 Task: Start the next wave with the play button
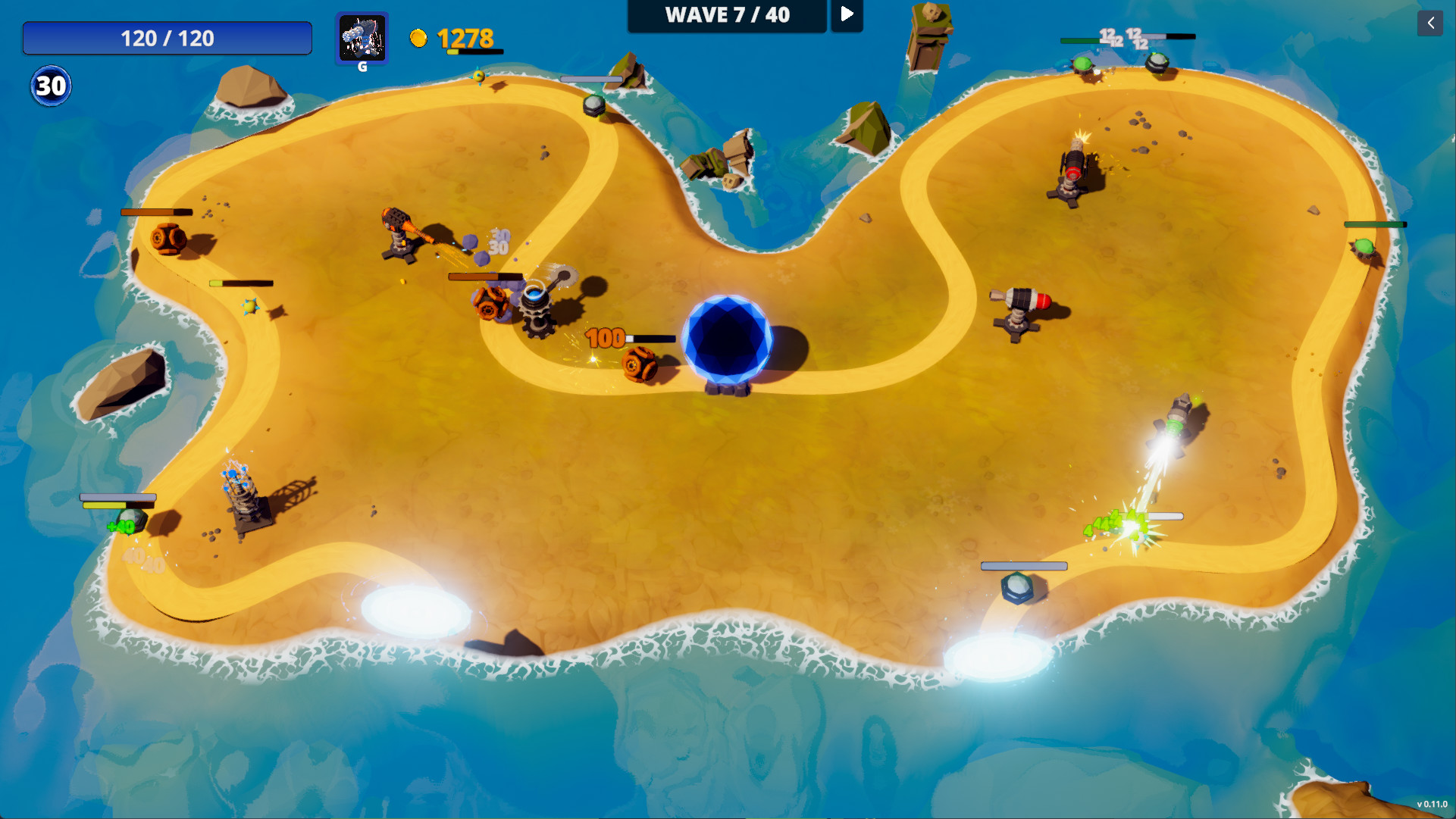847,14
